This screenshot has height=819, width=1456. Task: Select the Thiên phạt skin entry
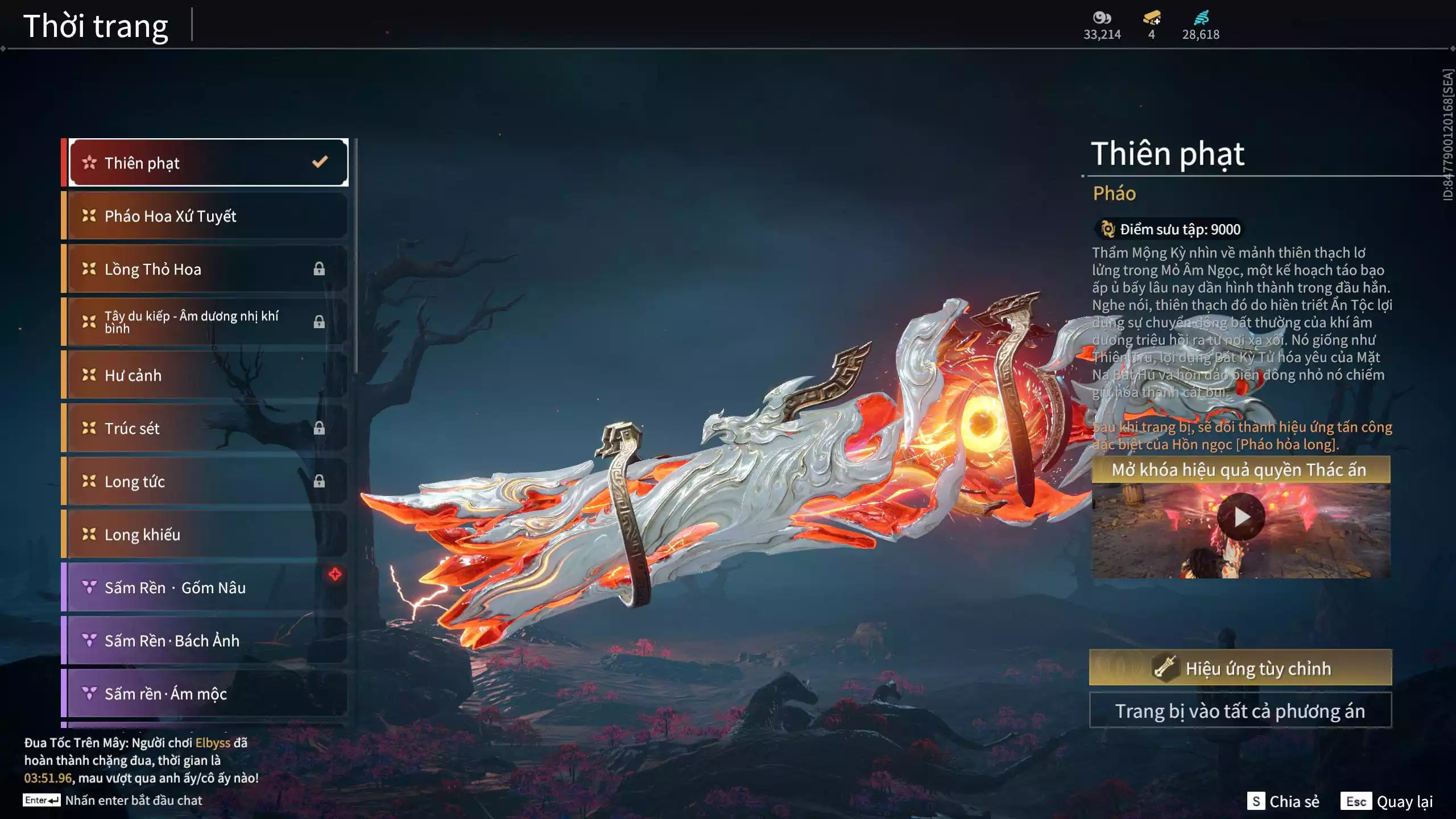pyautogui.click(x=208, y=163)
